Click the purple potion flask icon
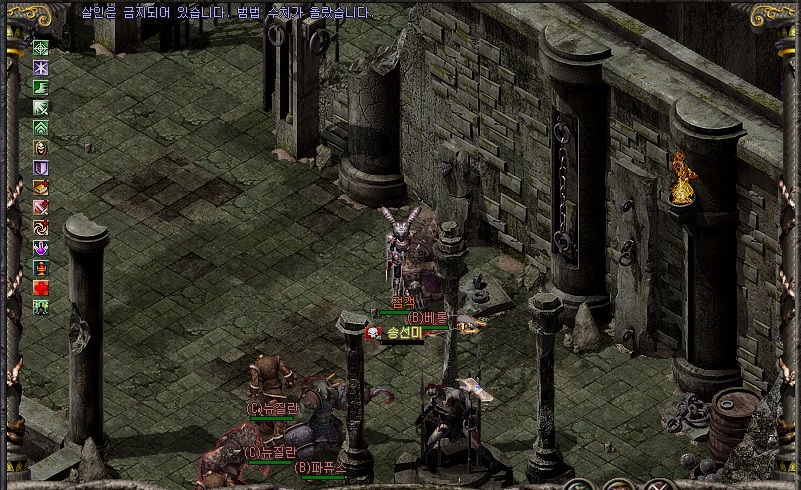The height and width of the screenshot is (490, 801). tap(41, 247)
